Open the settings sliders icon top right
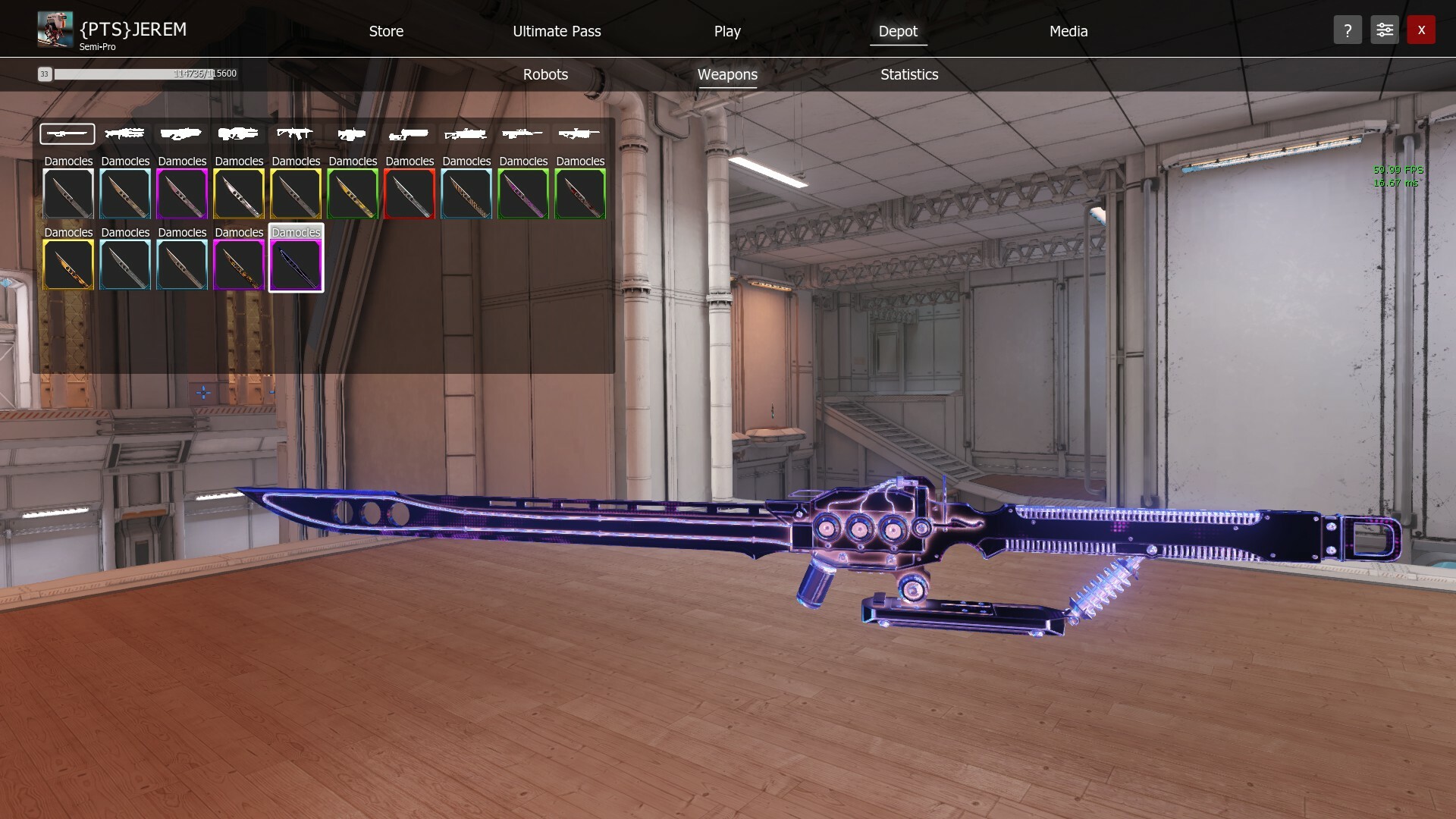This screenshot has height=819, width=1456. point(1384,30)
